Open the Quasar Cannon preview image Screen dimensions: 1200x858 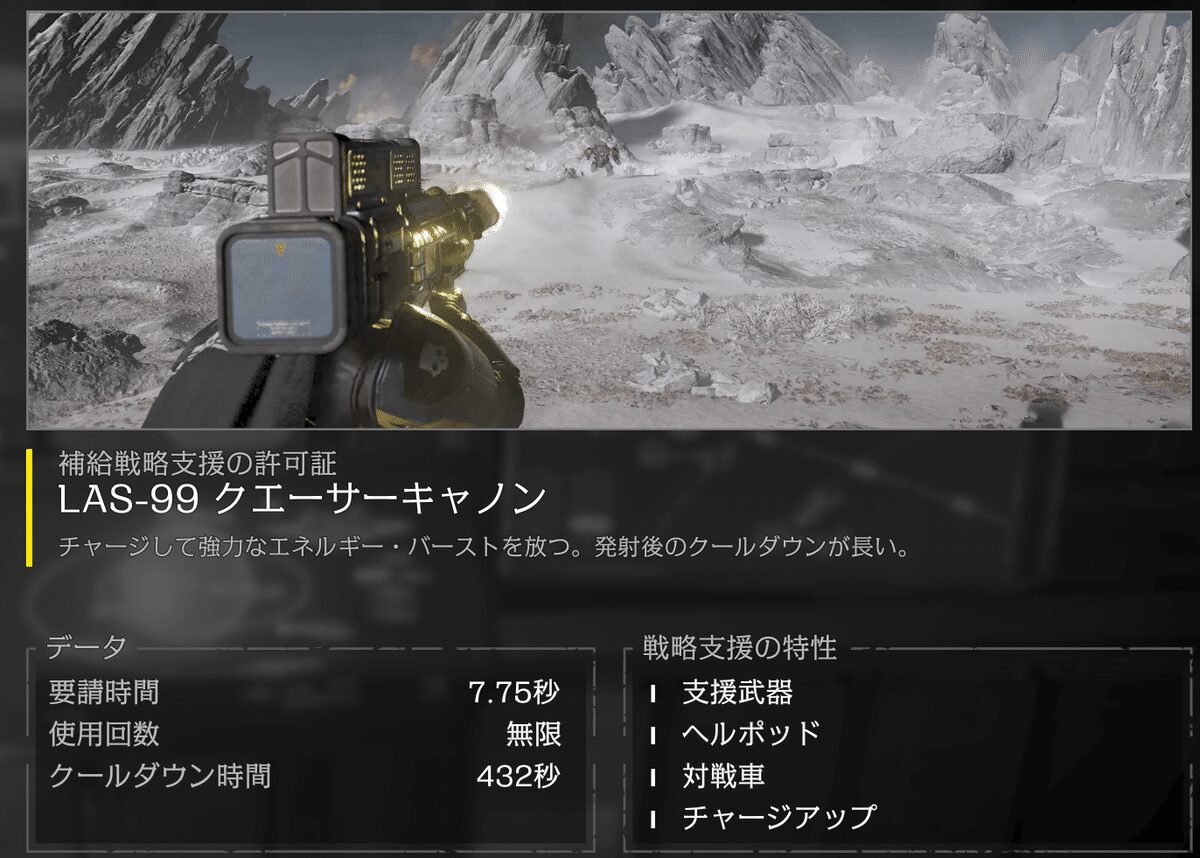tap(611, 220)
